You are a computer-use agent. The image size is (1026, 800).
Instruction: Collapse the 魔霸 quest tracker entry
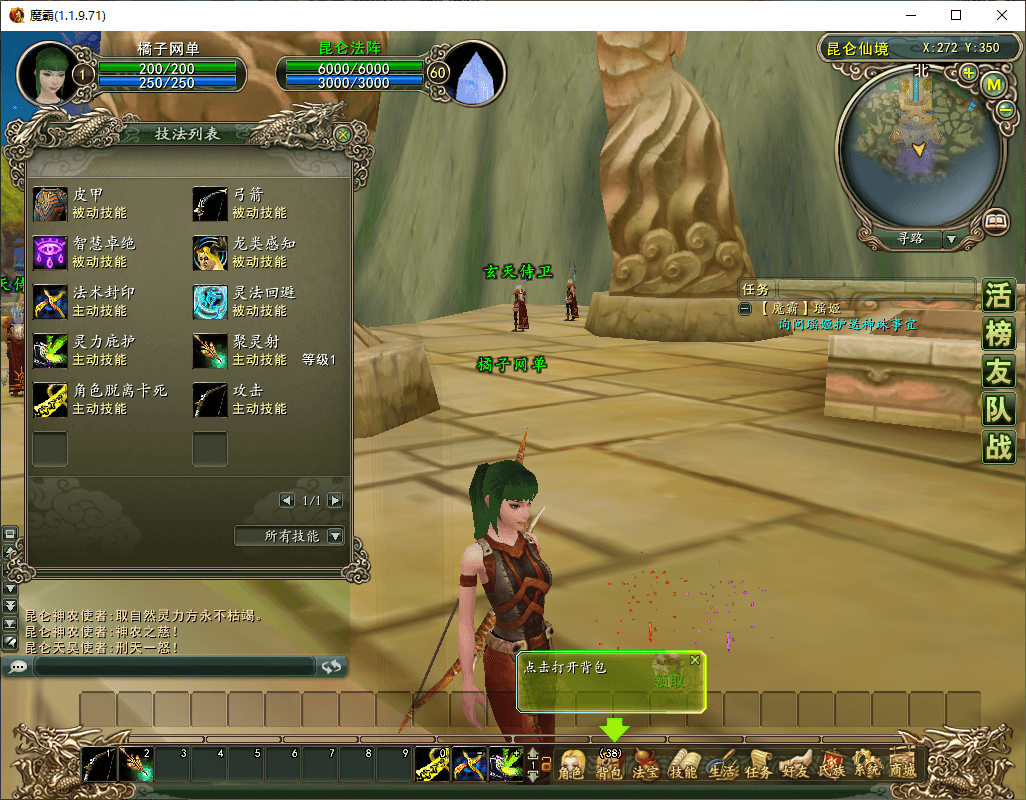click(x=745, y=309)
